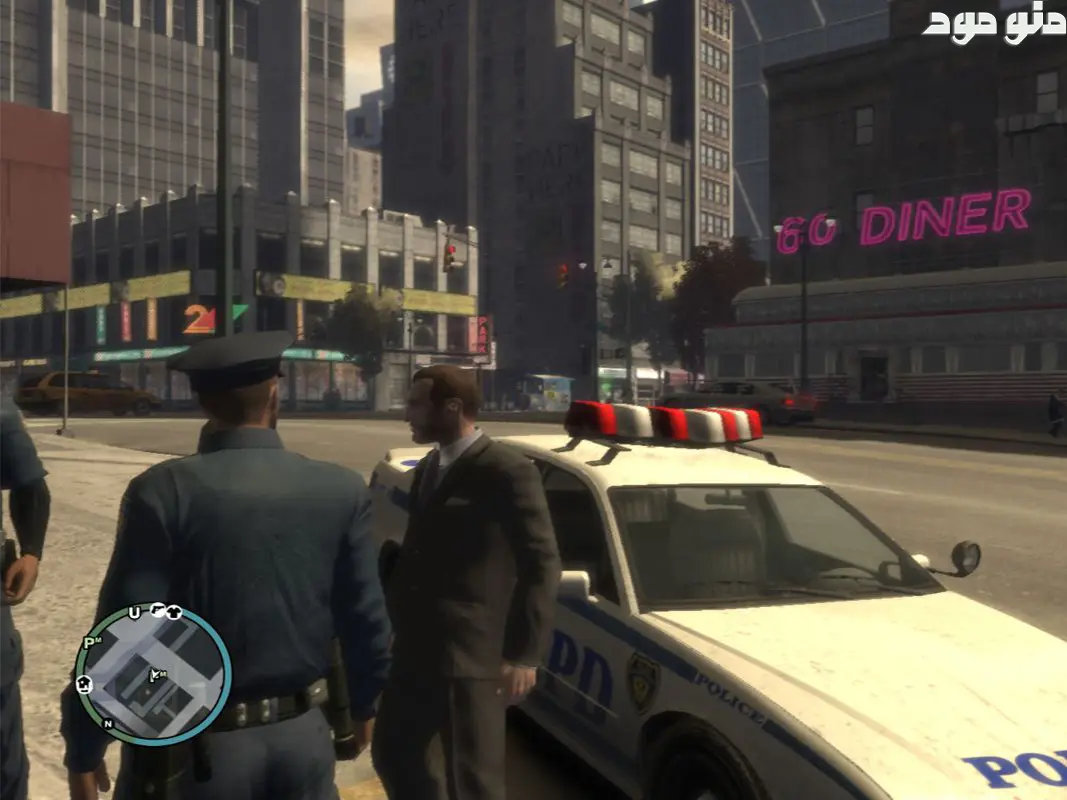Click the U marker on the minimap
Screen dimensions: 1067x800
(135, 613)
